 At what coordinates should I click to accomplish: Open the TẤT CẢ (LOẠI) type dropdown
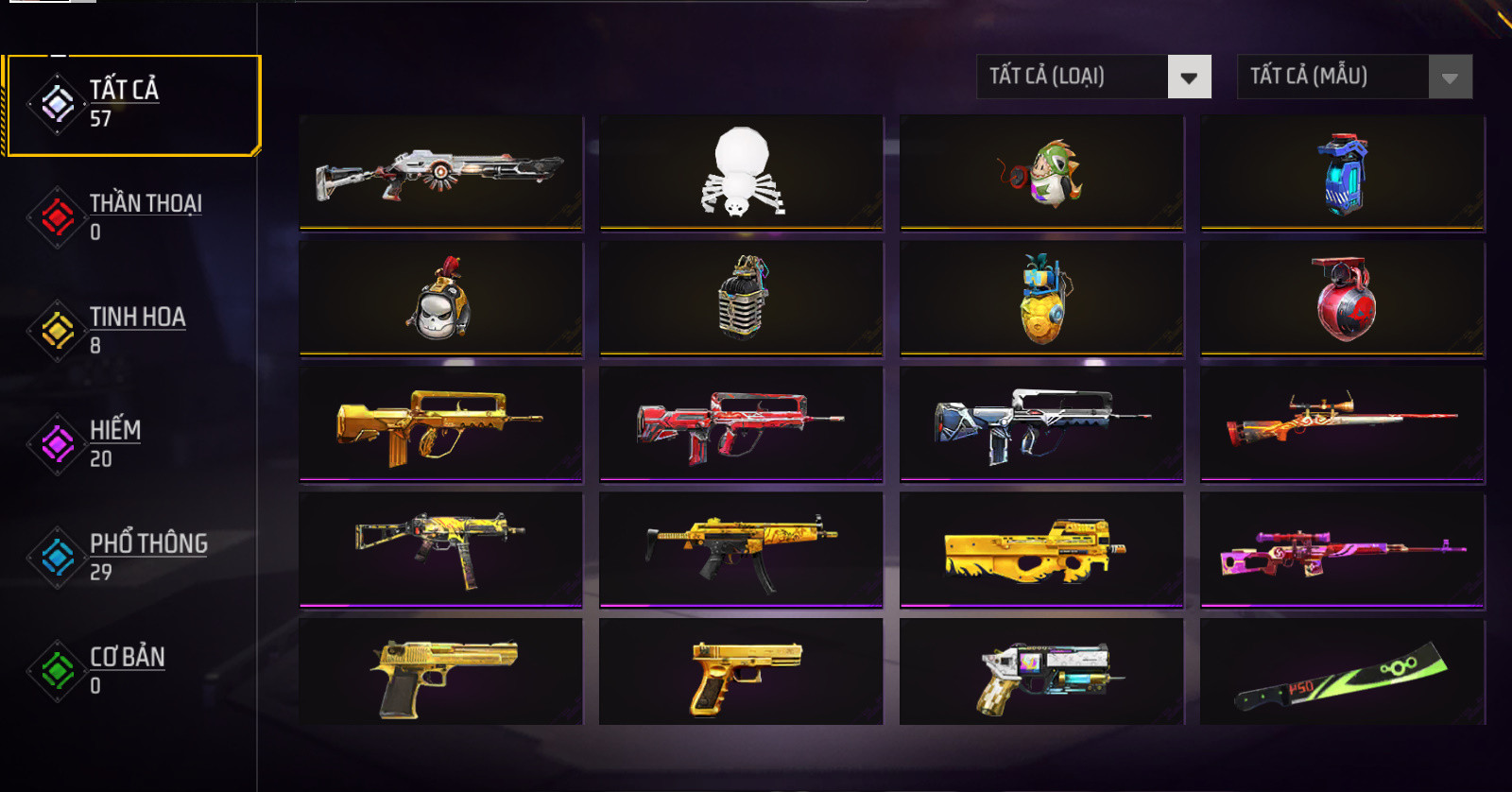coord(1093,77)
